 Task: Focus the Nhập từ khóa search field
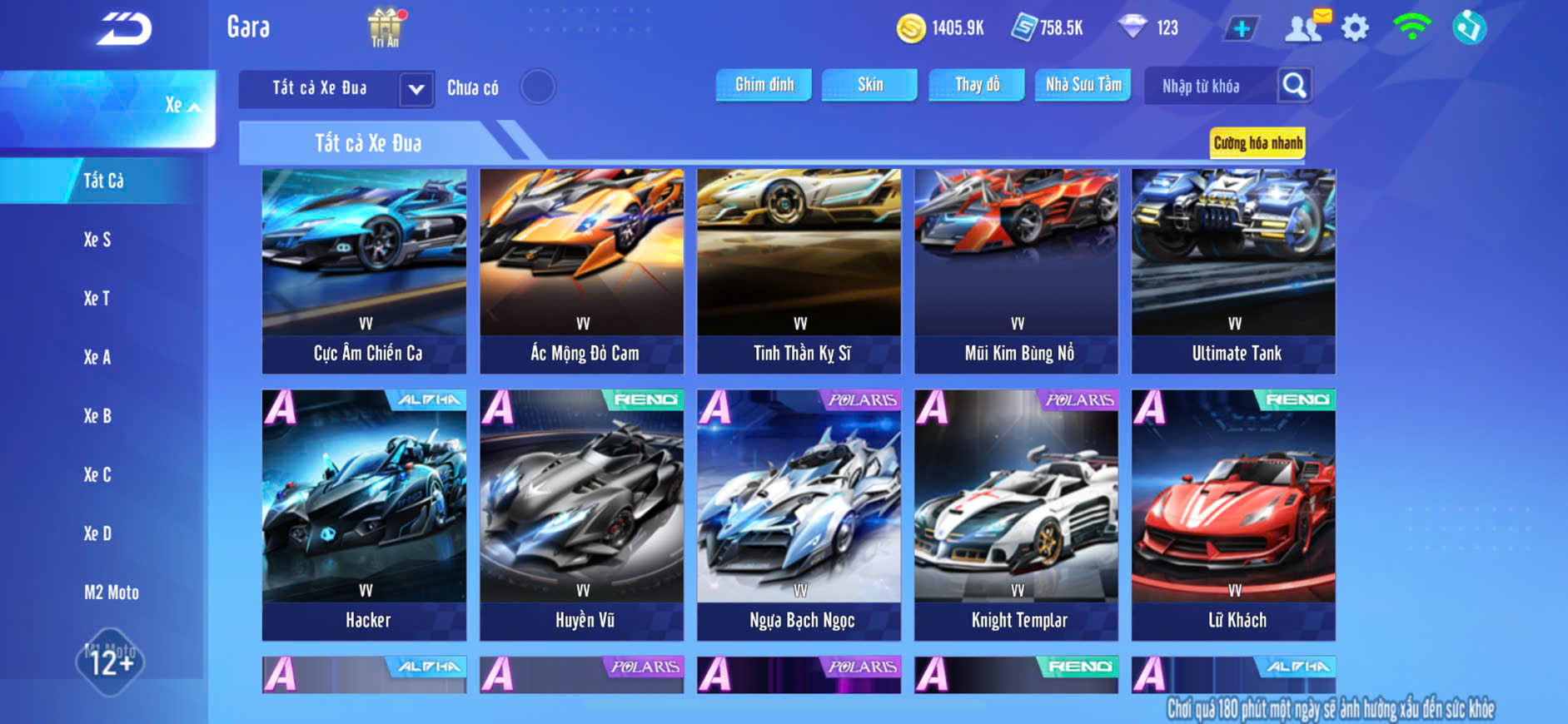point(1209,87)
